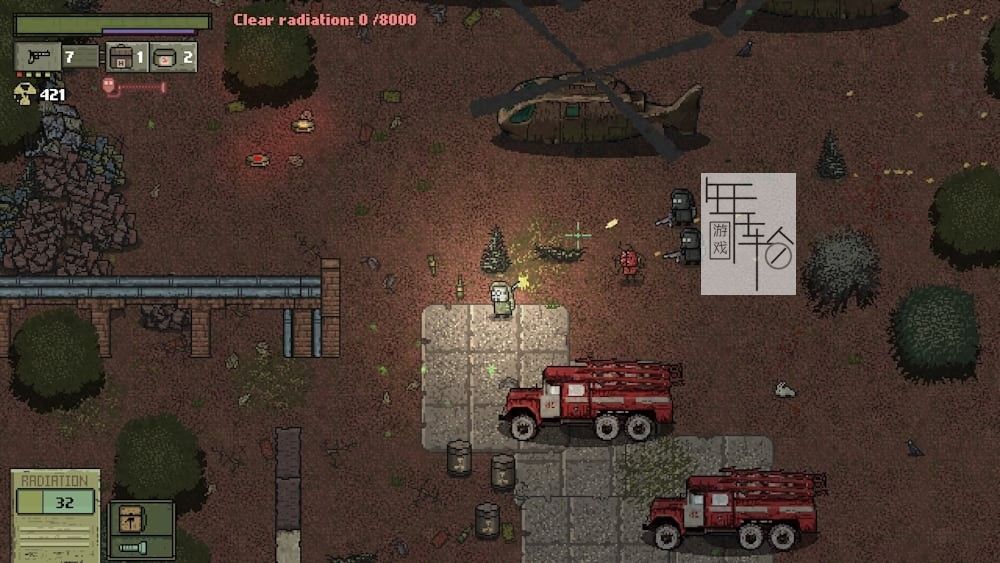Screen dimensions: 1000x563
Task: Use the medkit item slot
Action: click(x=122, y=57)
